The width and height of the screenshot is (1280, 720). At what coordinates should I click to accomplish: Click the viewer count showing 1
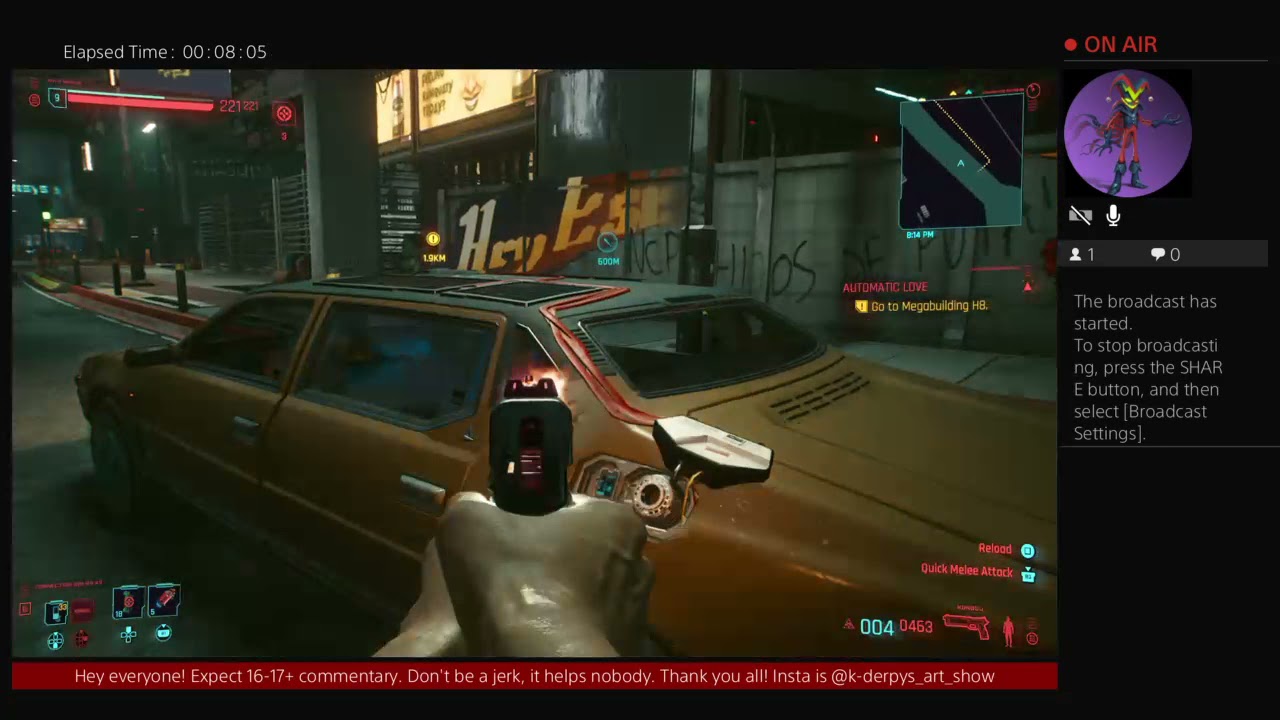point(1083,254)
